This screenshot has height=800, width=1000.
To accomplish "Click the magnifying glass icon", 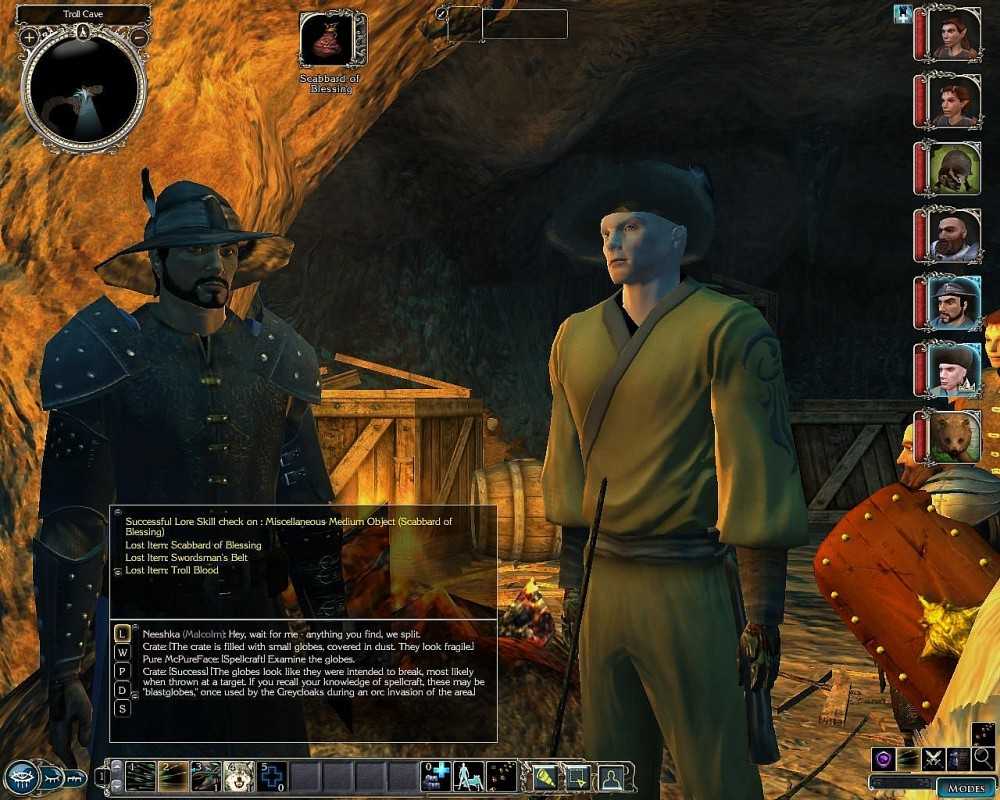I will click(x=983, y=757).
